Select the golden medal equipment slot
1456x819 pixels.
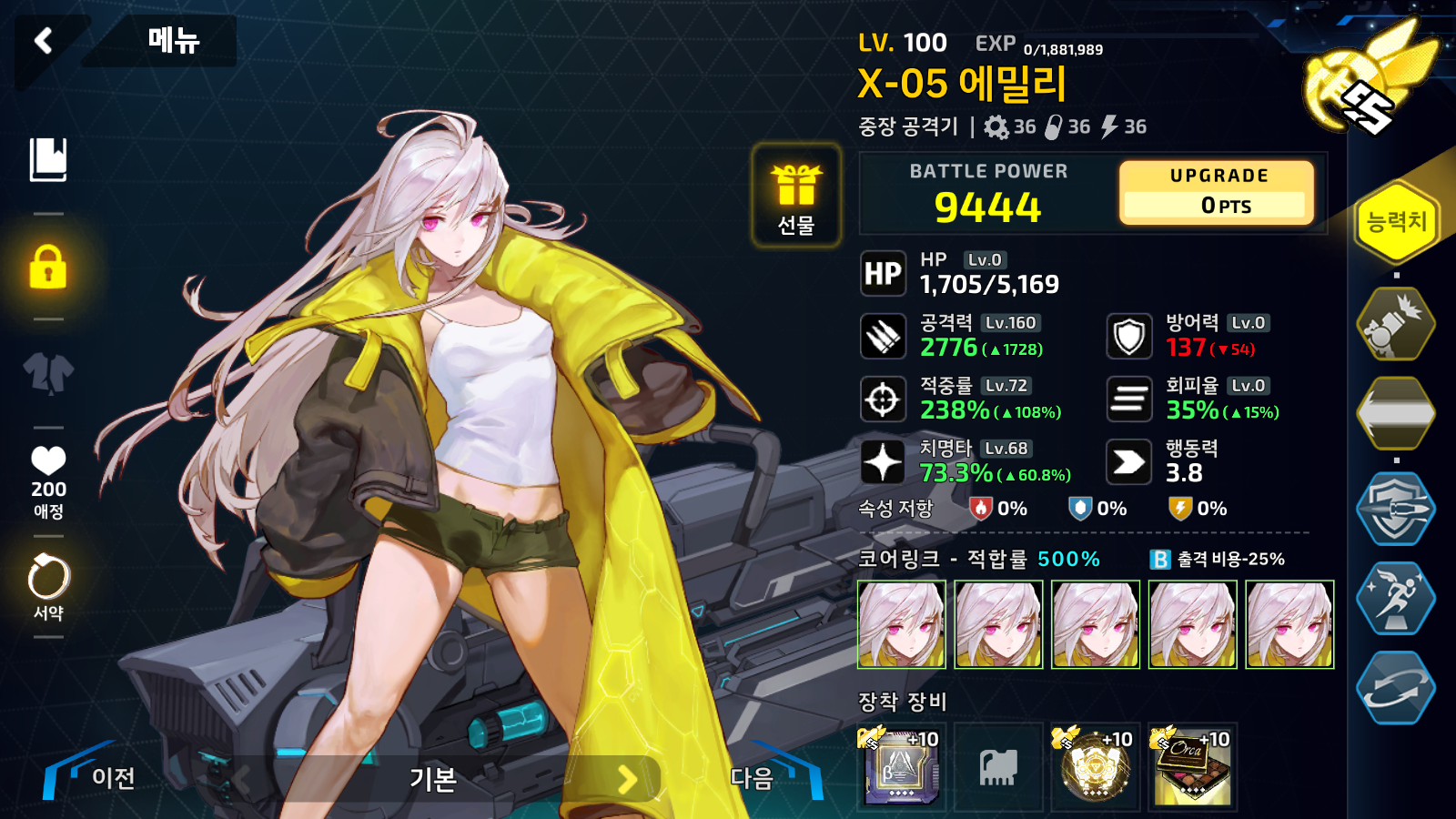(1095, 766)
